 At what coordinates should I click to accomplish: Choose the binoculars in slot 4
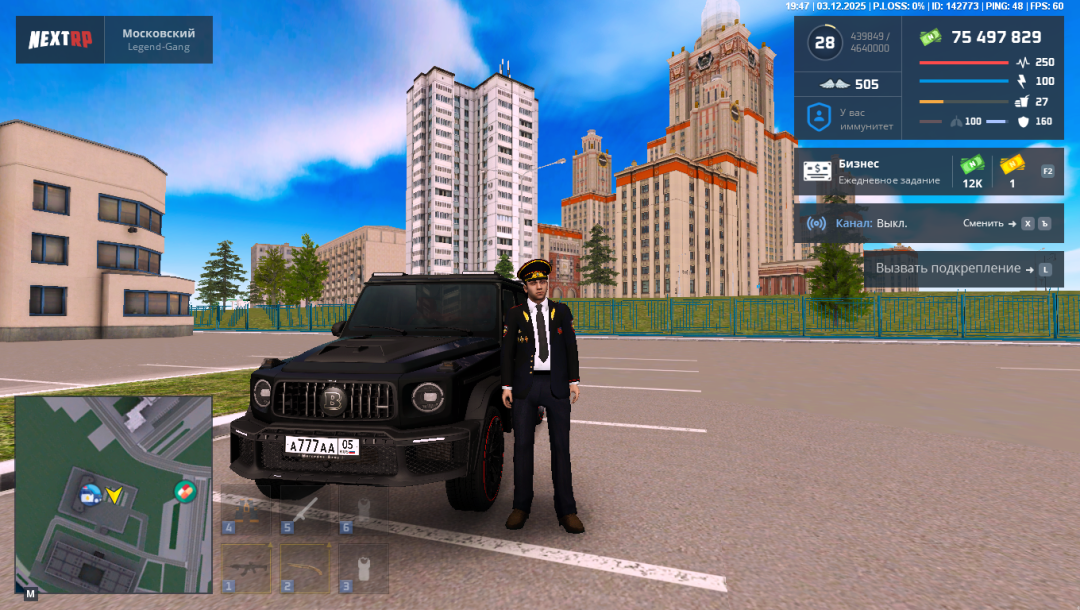(245, 510)
